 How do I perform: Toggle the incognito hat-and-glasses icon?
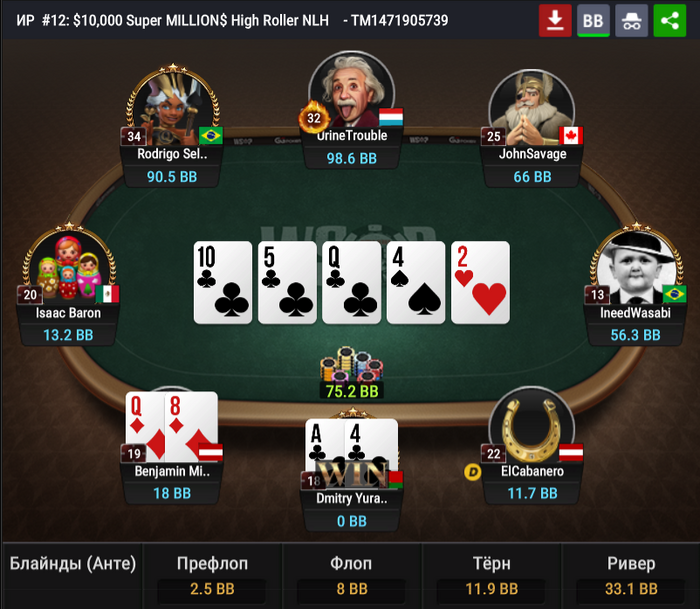click(631, 20)
